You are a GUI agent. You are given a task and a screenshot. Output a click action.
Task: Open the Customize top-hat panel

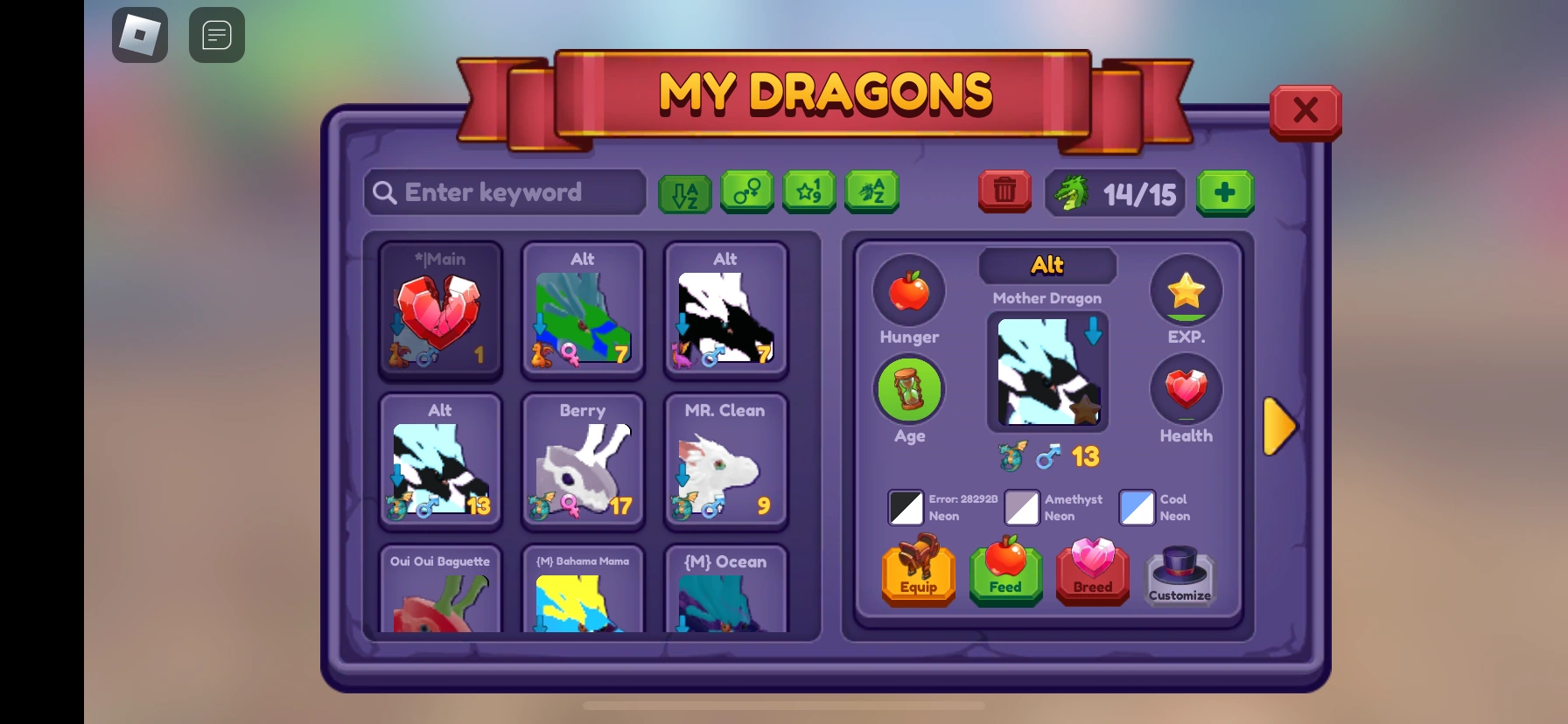[x=1179, y=573]
